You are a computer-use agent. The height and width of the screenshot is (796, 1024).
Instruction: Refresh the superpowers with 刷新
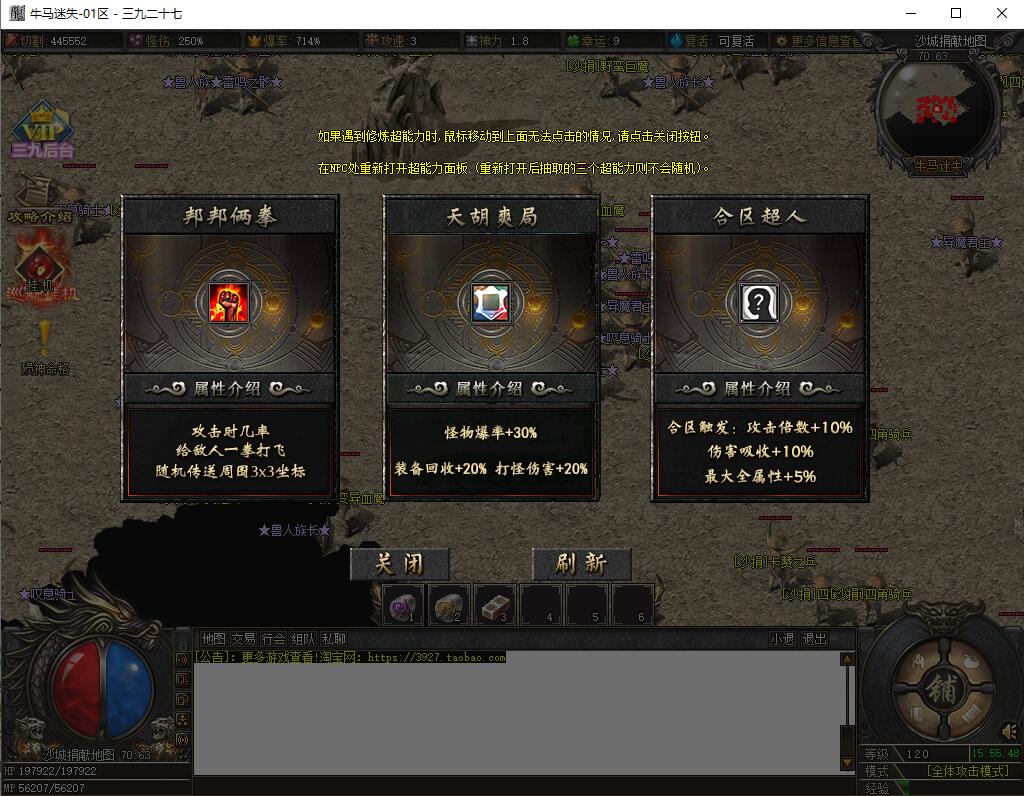click(x=581, y=564)
